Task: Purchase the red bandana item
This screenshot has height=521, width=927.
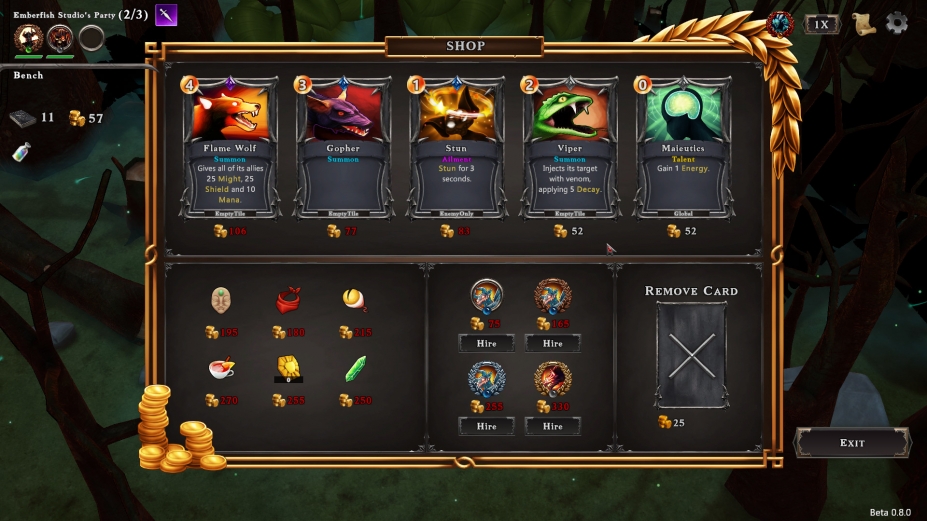Action: 288,300
